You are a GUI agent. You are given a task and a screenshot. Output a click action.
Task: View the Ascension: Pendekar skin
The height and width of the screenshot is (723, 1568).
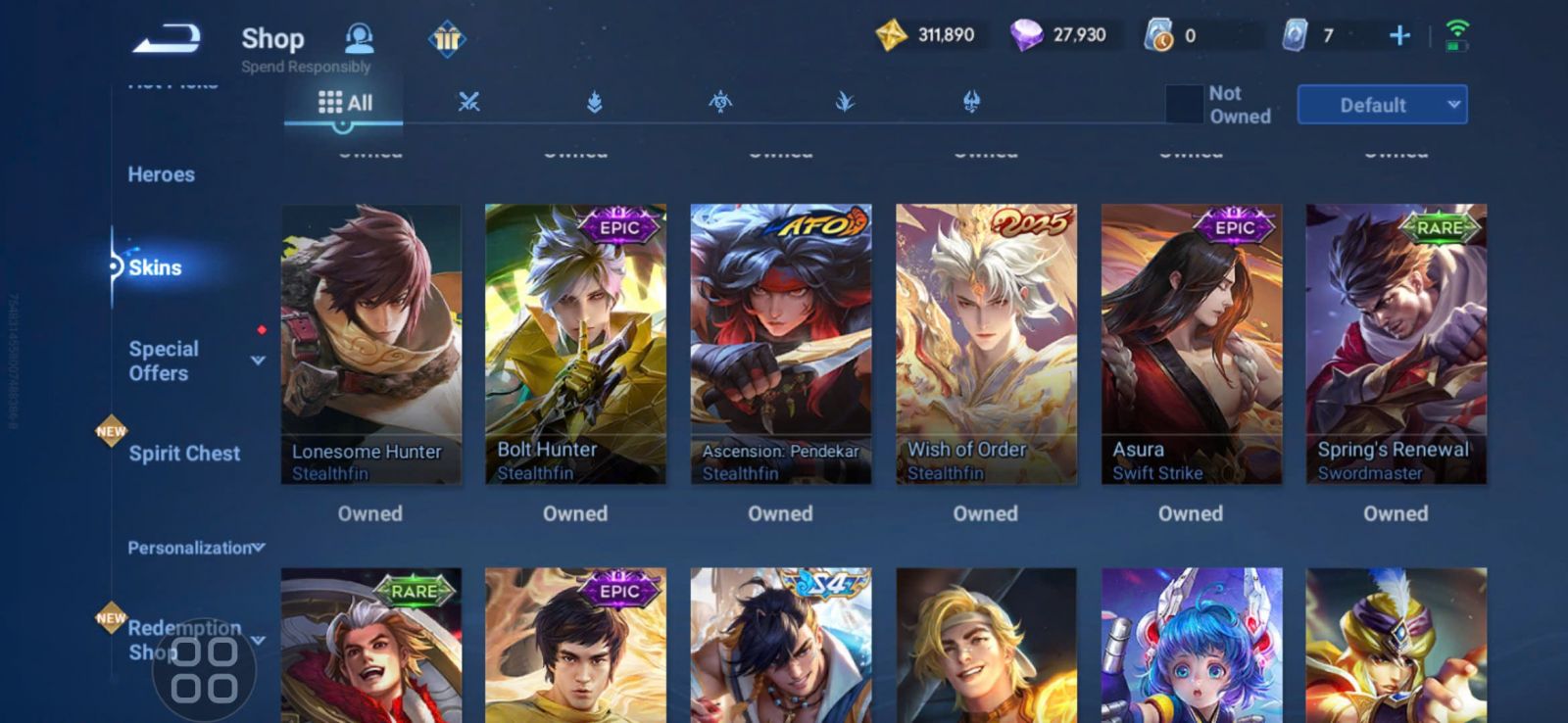point(780,343)
